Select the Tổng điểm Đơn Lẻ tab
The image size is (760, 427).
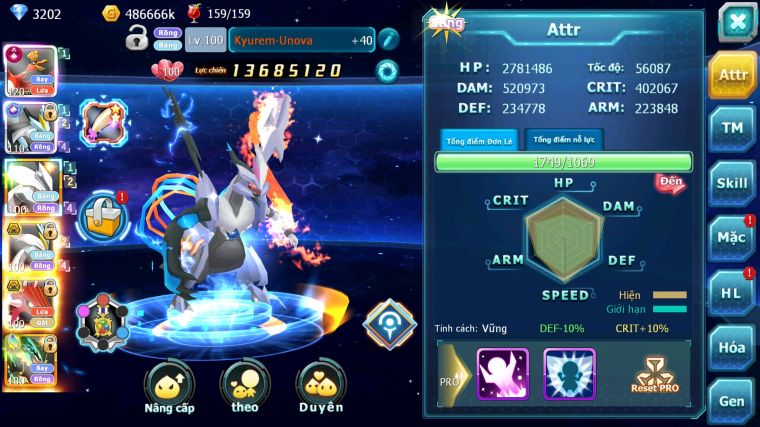(x=478, y=140)
